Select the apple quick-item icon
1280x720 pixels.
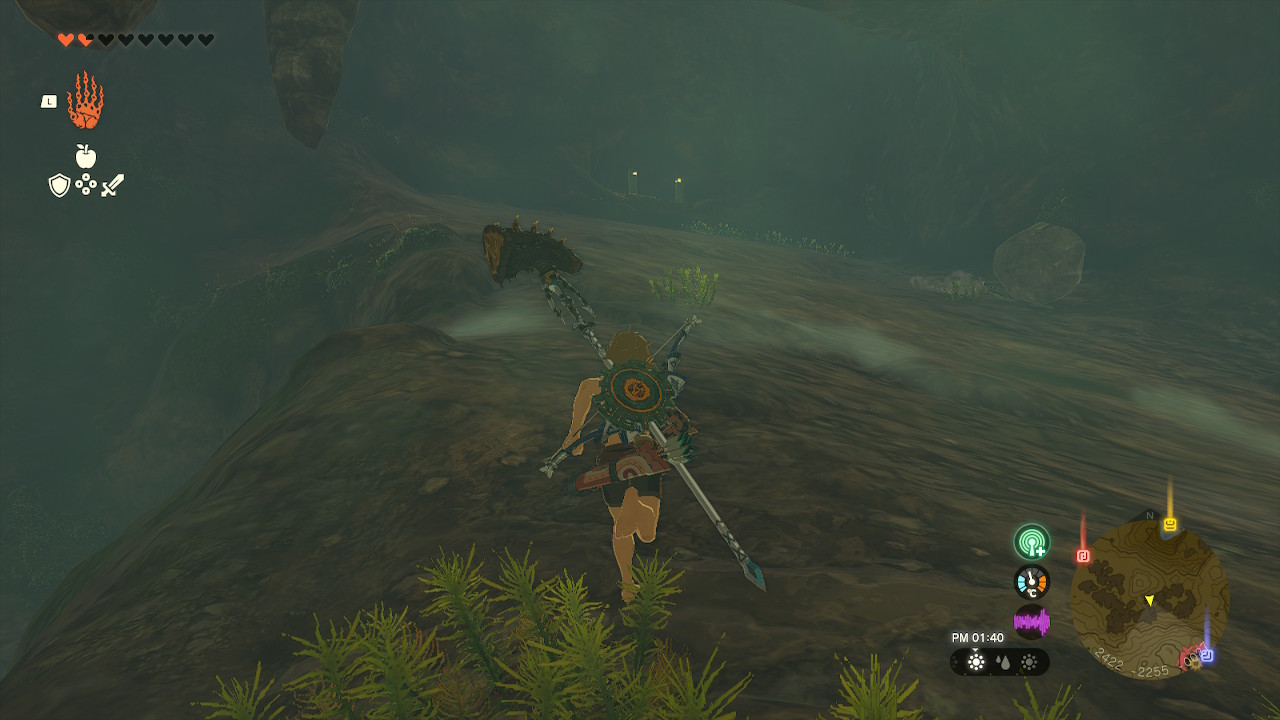[86, 156]
